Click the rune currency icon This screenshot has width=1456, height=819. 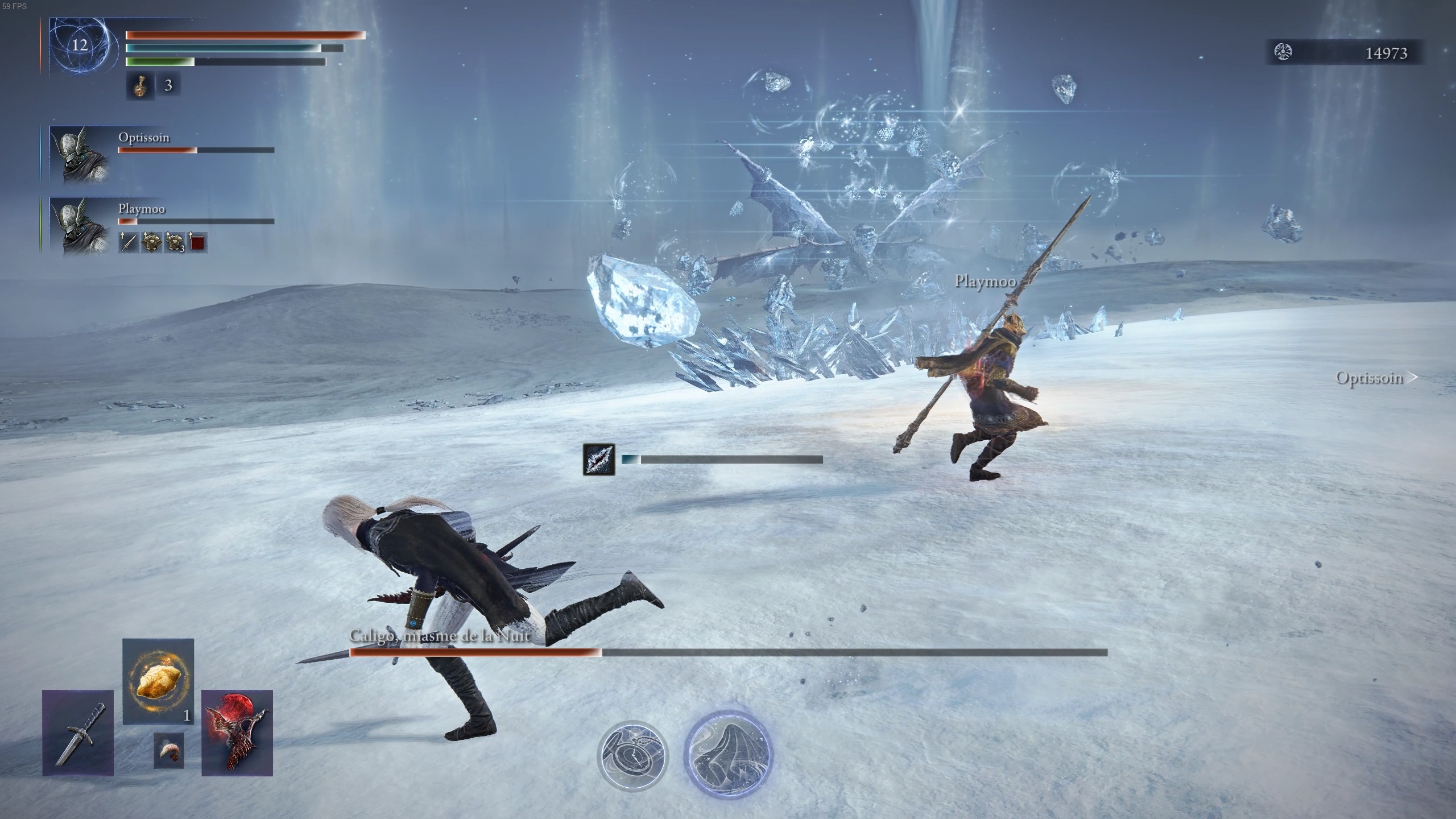click(1284, 52)
